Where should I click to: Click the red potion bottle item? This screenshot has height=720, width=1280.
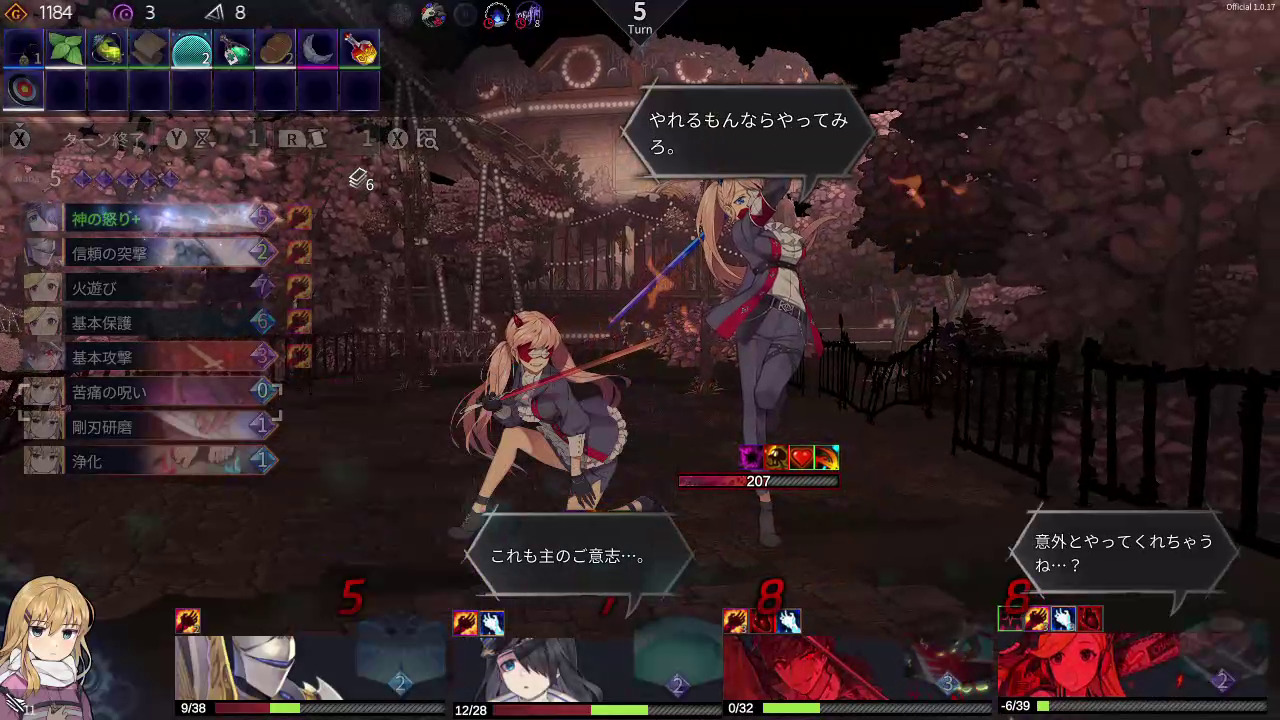pyautogui.click(x=360, y=50)
